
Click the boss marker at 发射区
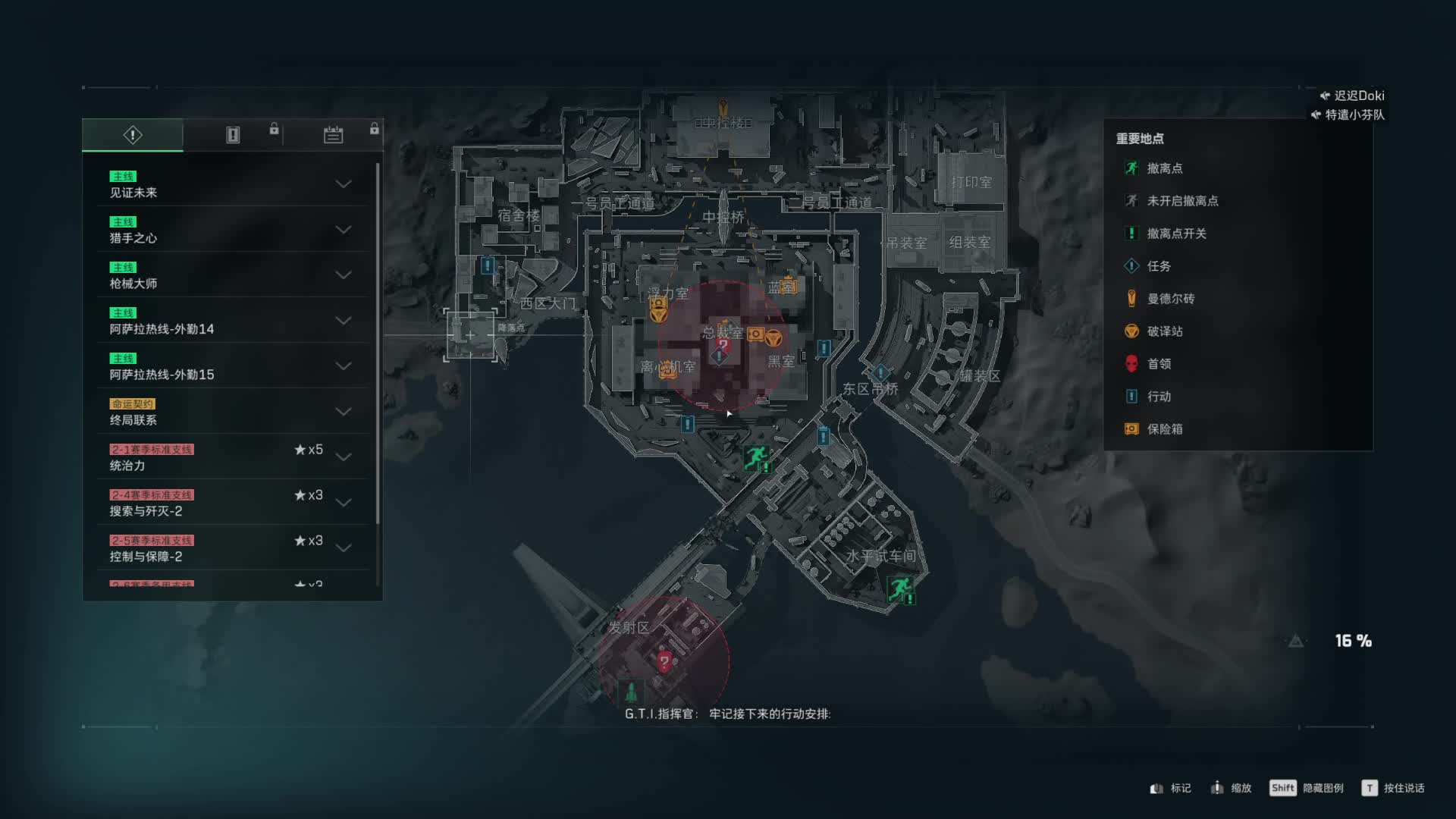664,661
